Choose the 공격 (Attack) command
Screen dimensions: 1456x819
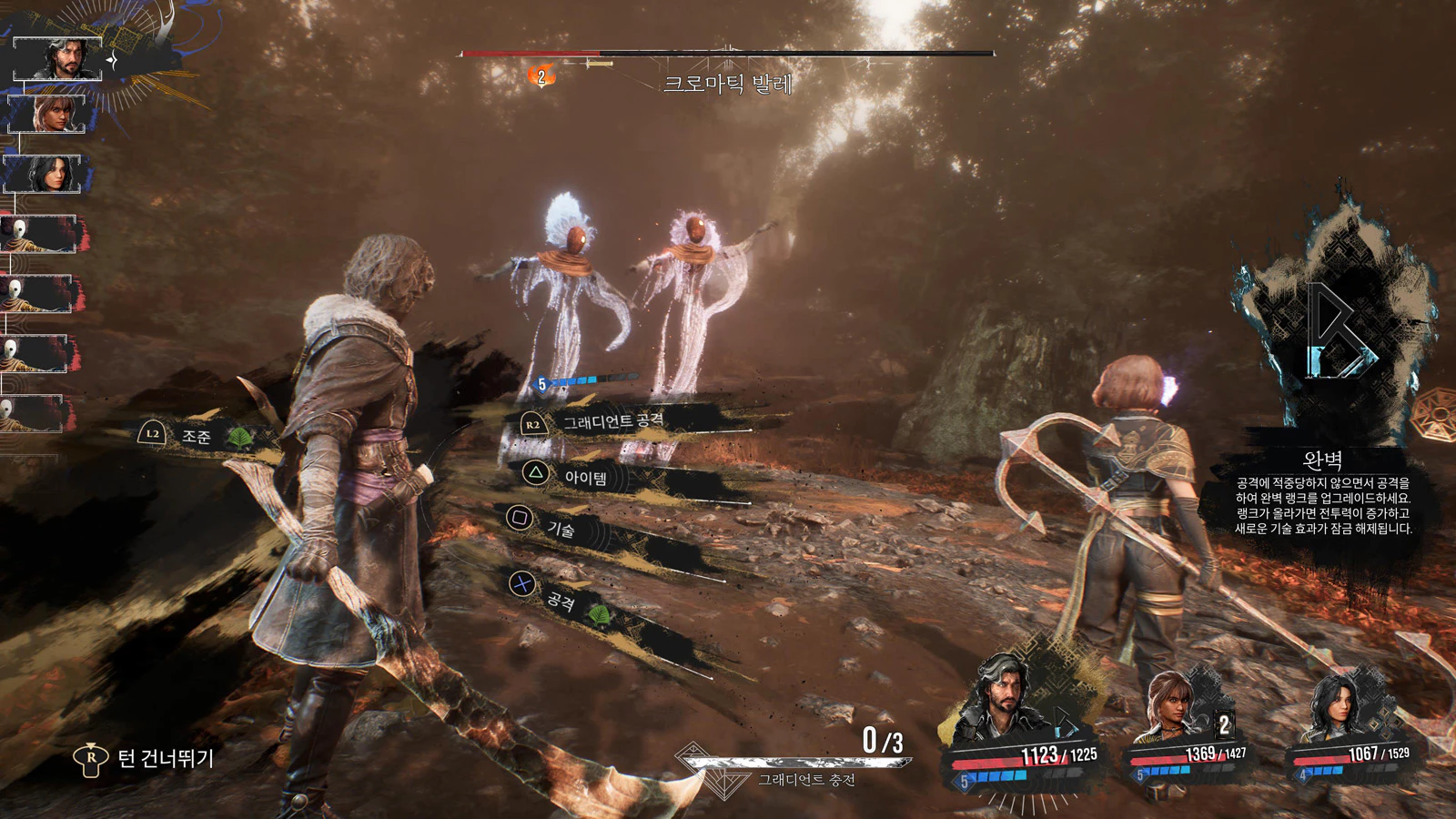pos(561,599)
